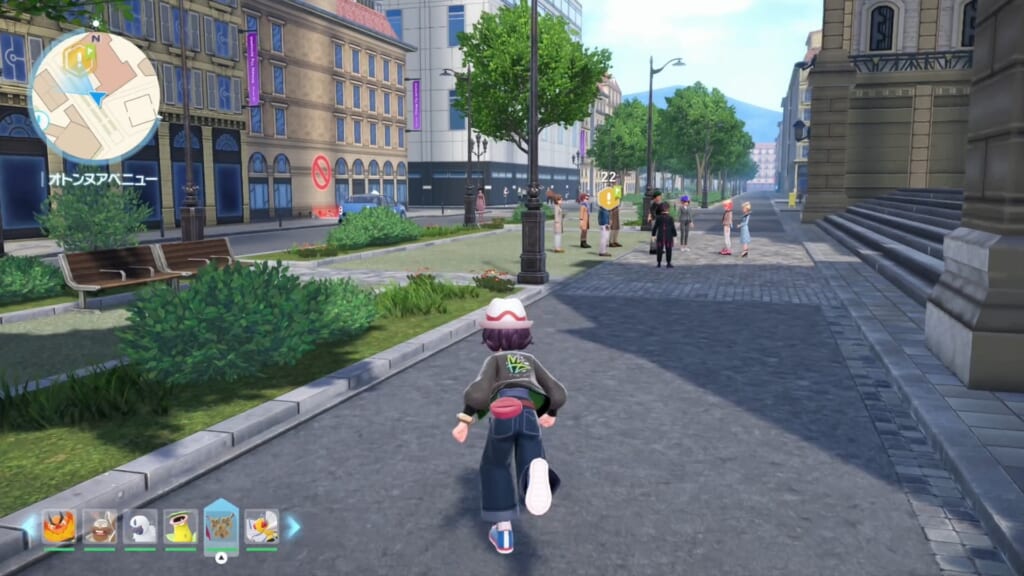Click the right arrow of the party bar

tap(293, 526)
